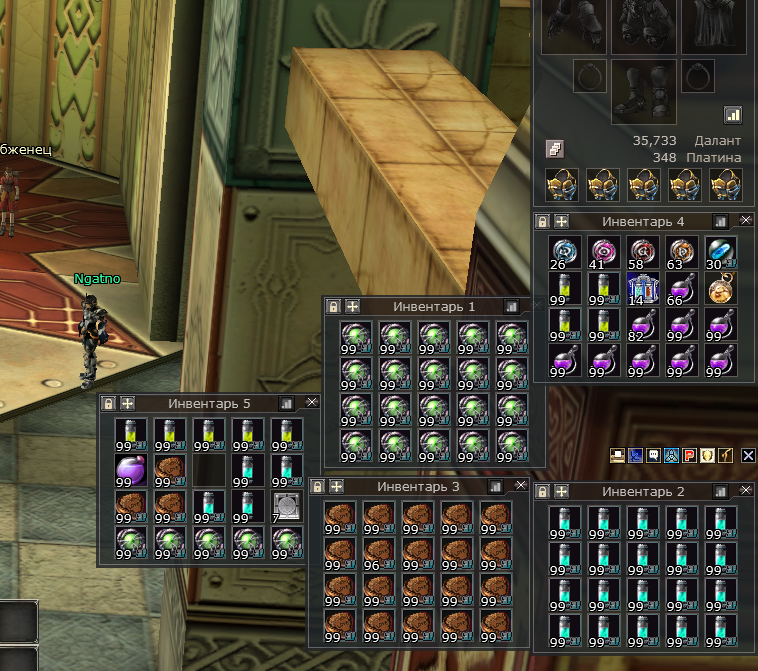Select the brown ore stack of 96

coord(378,553)
